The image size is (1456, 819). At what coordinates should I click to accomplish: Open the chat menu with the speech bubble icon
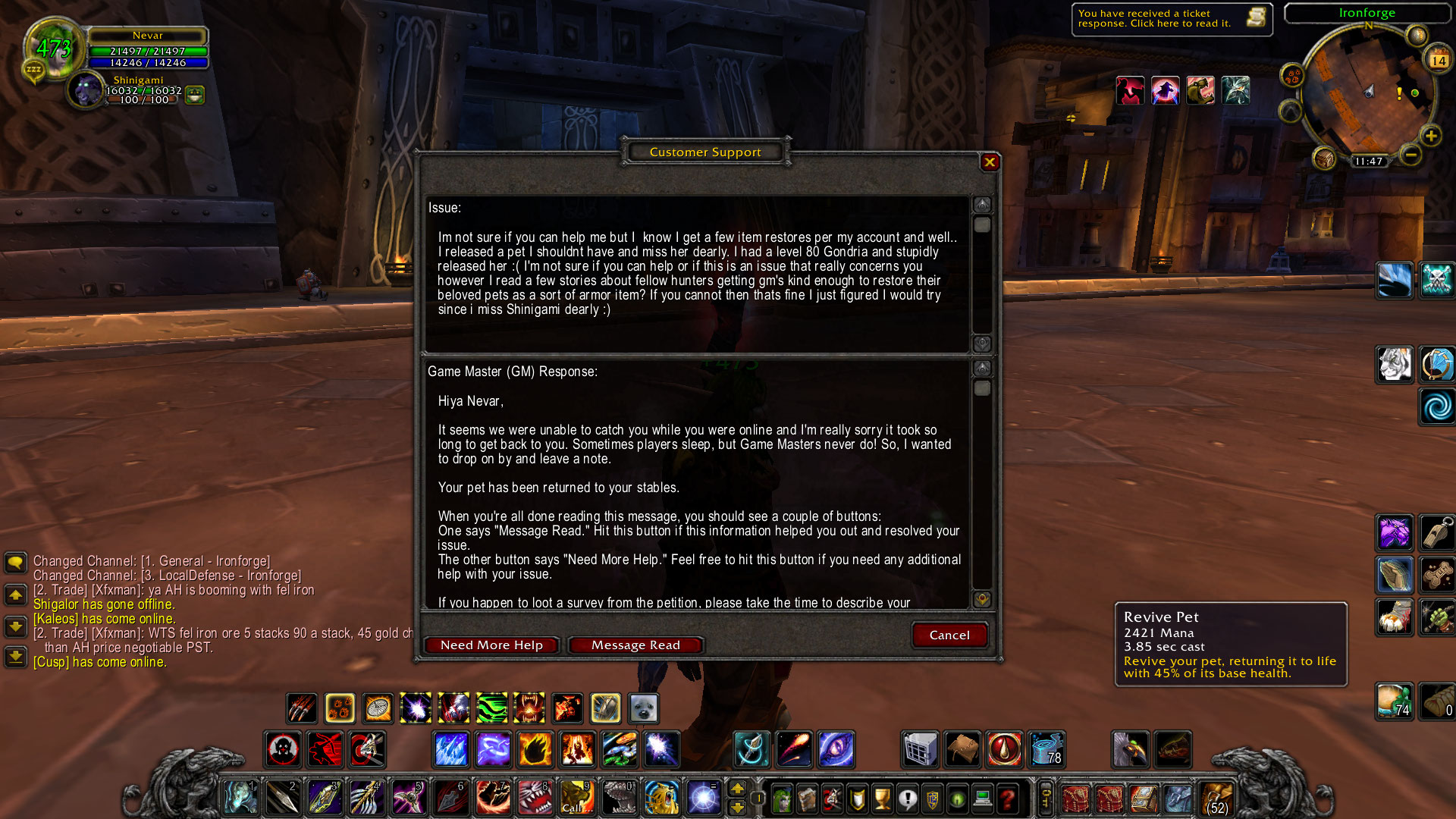coord(15,563)
